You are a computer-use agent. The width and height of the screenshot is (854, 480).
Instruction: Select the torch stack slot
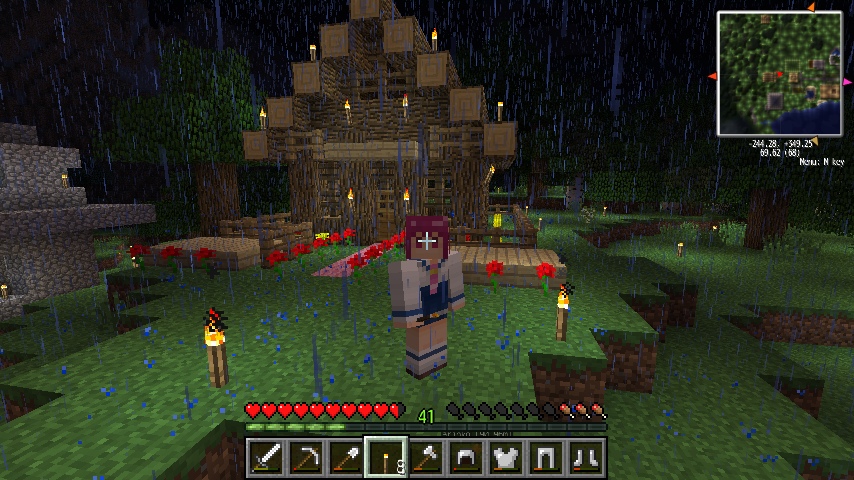tap(385, 458)
